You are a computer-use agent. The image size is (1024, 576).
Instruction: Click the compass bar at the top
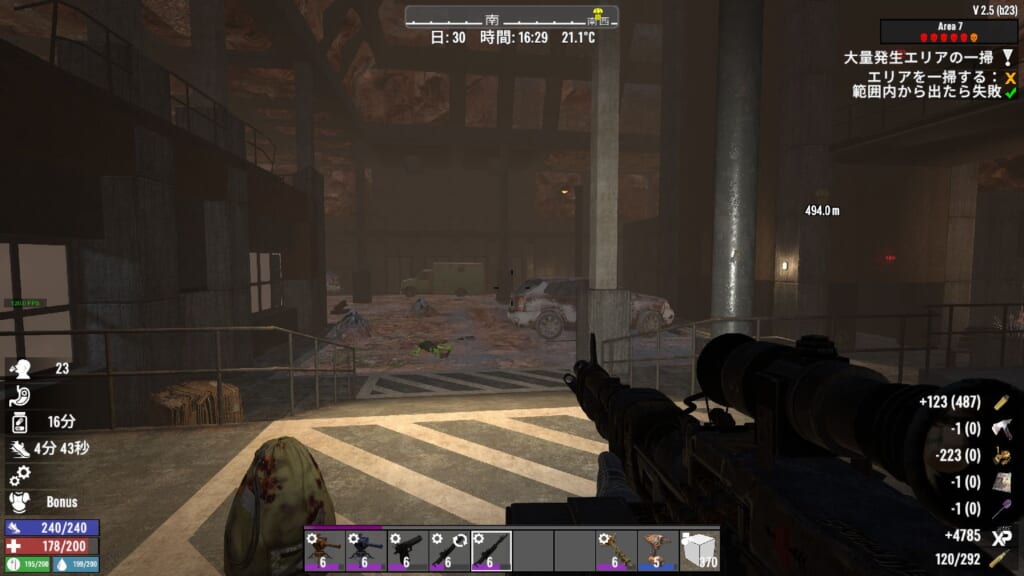click(x=511, y=17)
